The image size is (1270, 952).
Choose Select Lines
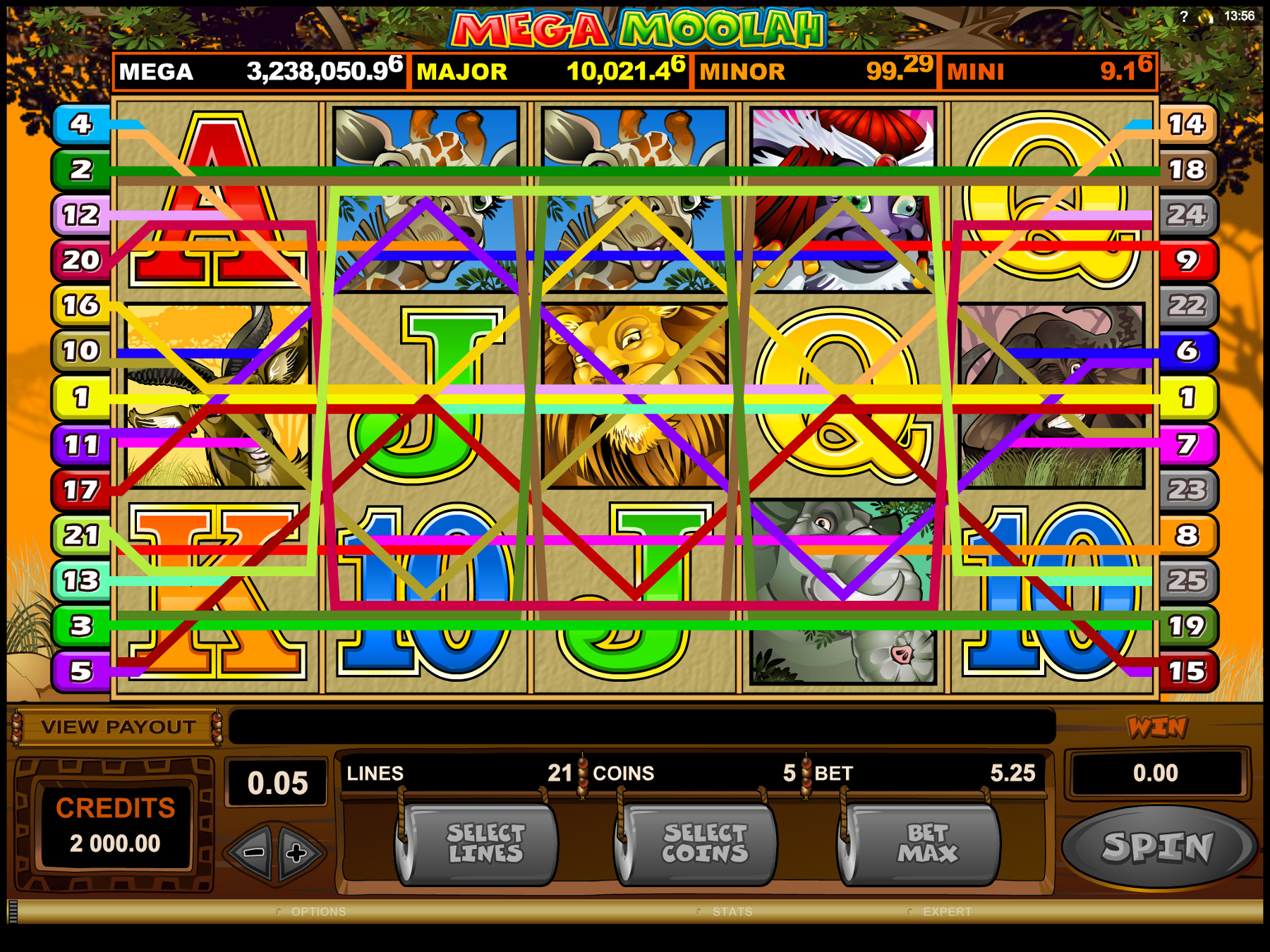pos(485,844)
